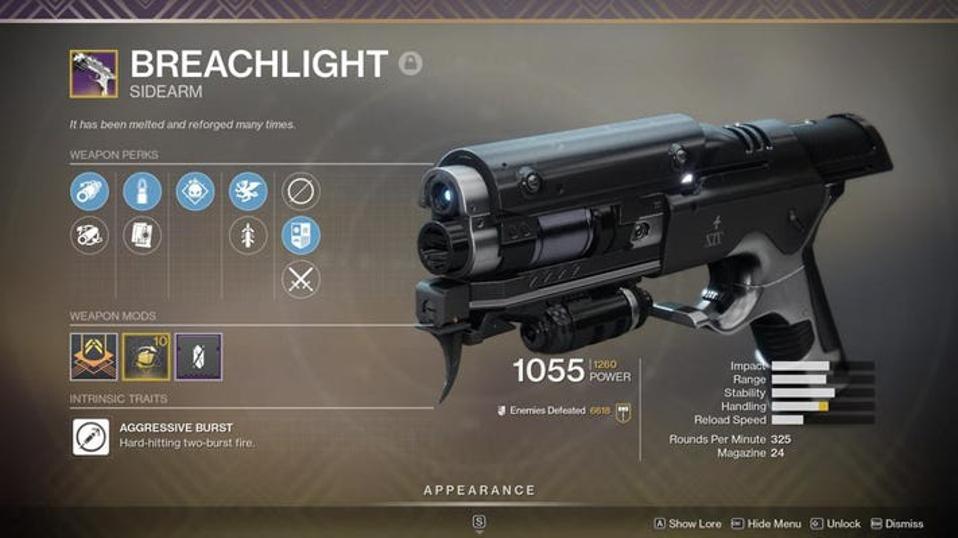
Task: Choose the crossed swords tracker perk
Action: coord(301,280)
